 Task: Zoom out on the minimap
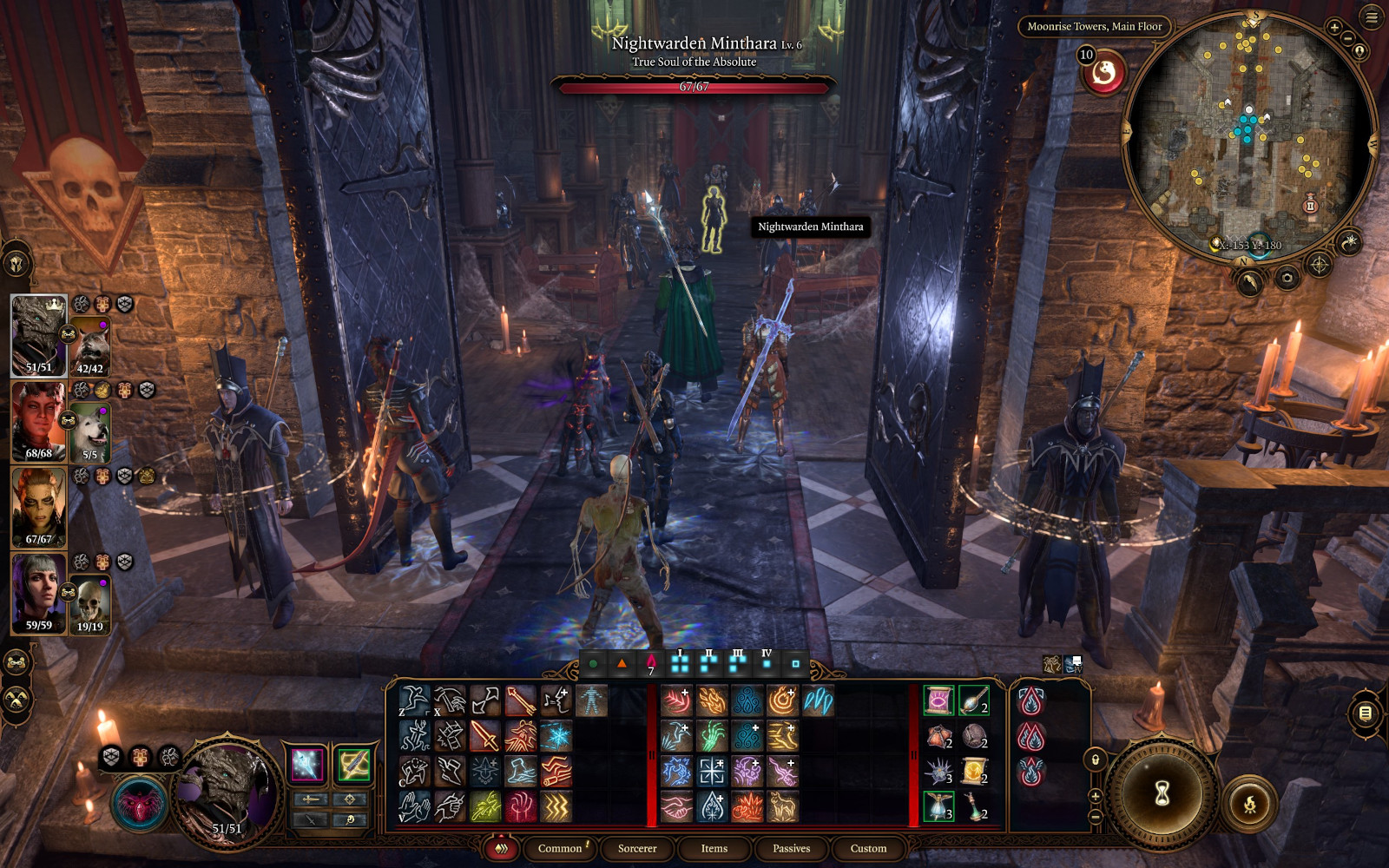coord(1347,39)
